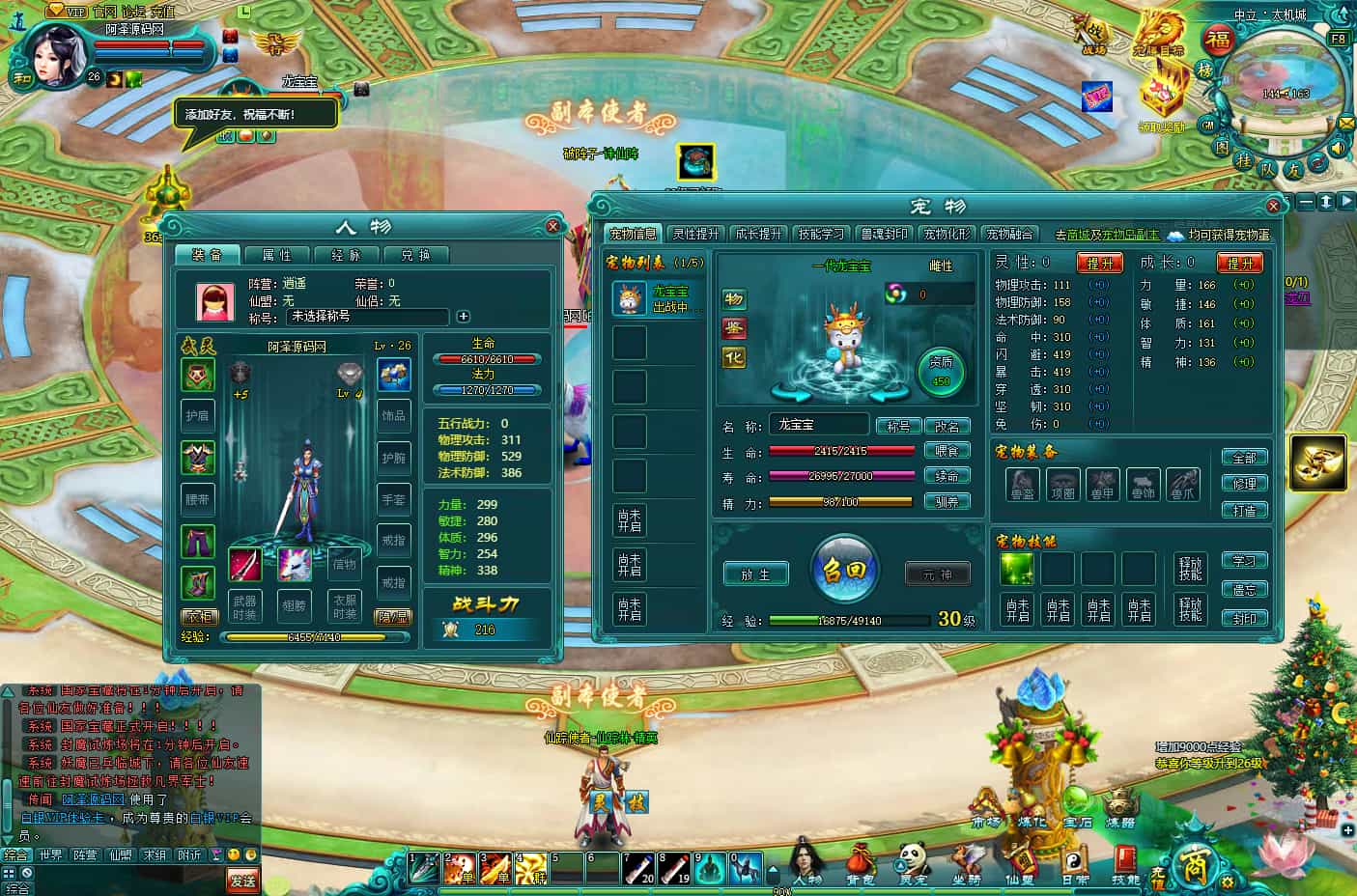Image resolution: width=1357 pixels, height=896 pixels.
Task: Open the 背包 bag from bottom bar
Action: point(860,862)
